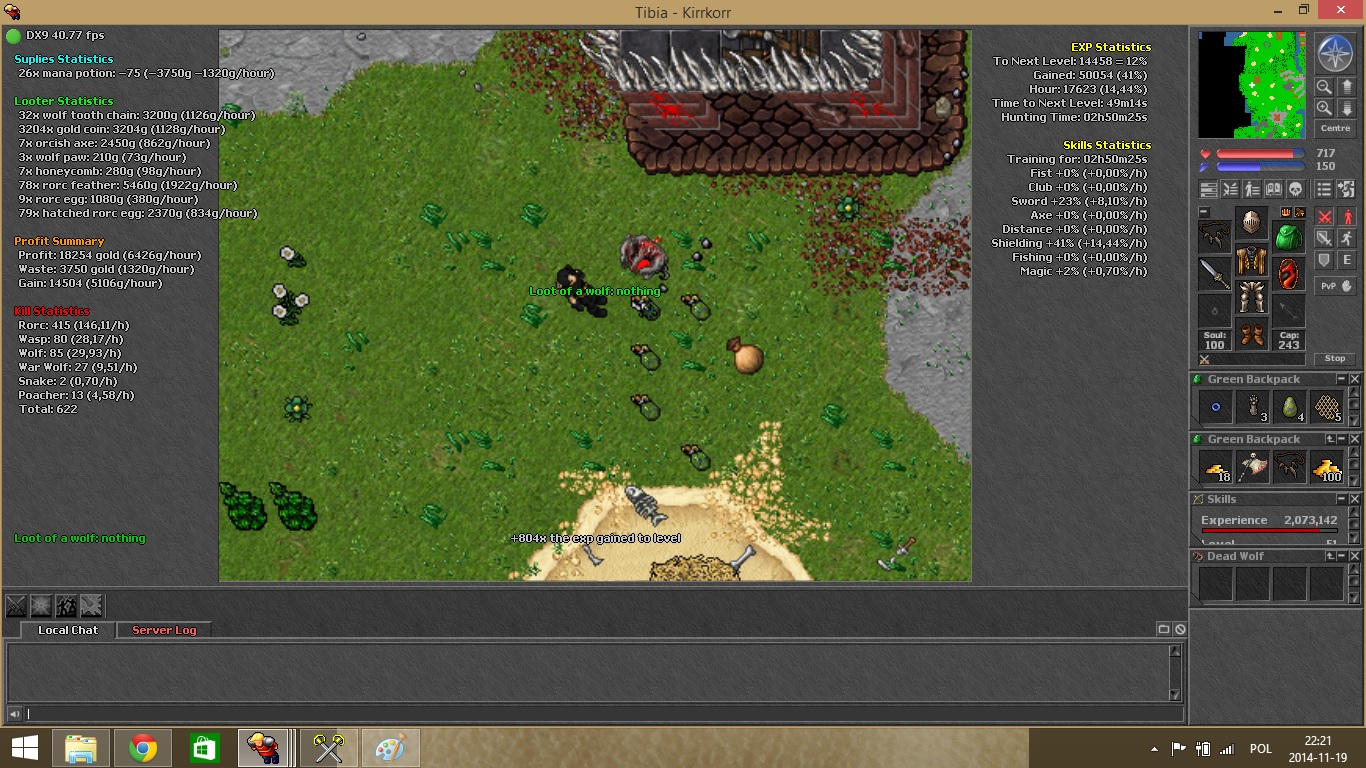The height and width of the screenshot is (768, 1366).
Task: Zoom out the minimap with the minus magnifier
Action: coord(1324,87)
